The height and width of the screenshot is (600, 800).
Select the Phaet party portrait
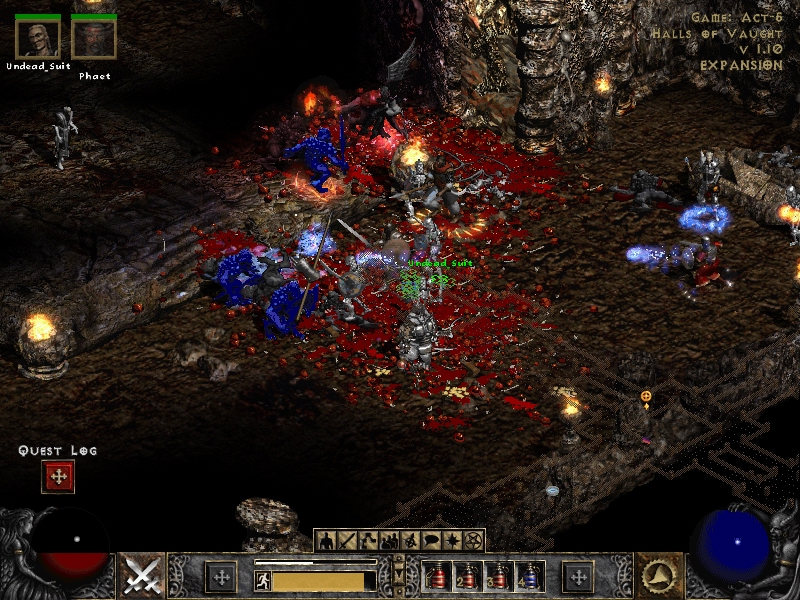(x=94, y=38)
